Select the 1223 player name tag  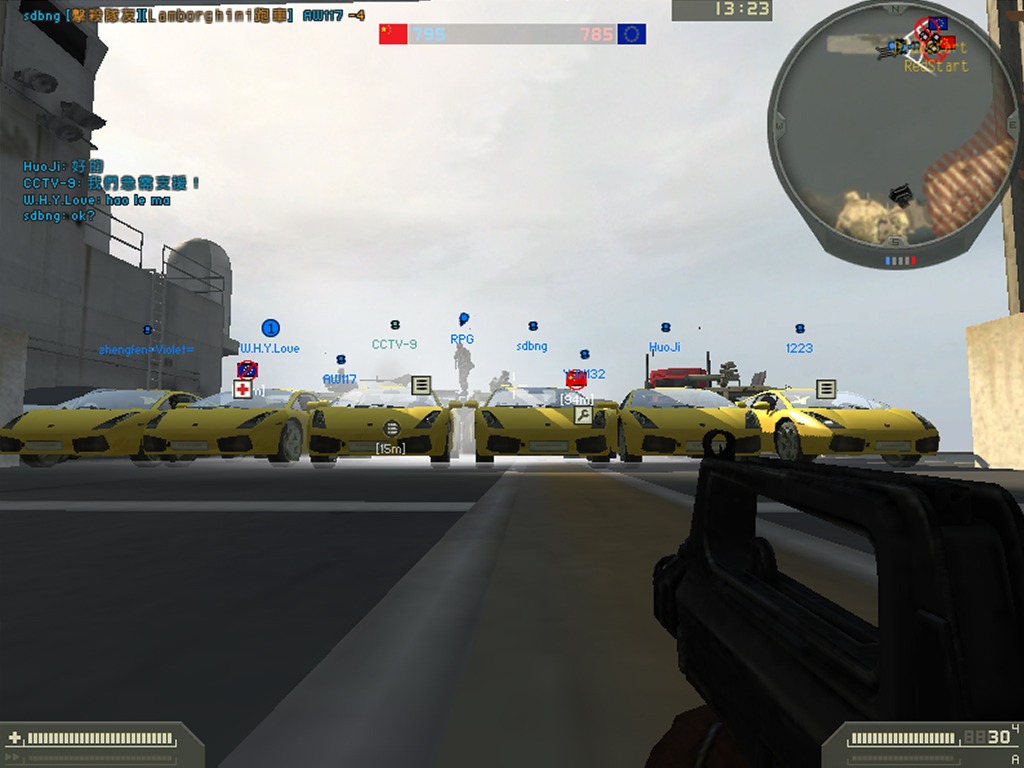click(799, 348)
